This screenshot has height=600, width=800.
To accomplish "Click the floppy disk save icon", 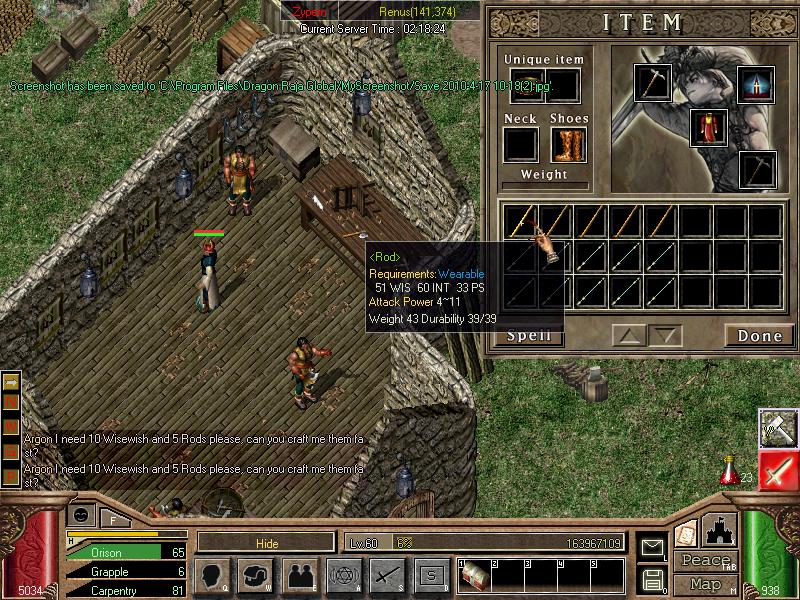I will point(653,579).
